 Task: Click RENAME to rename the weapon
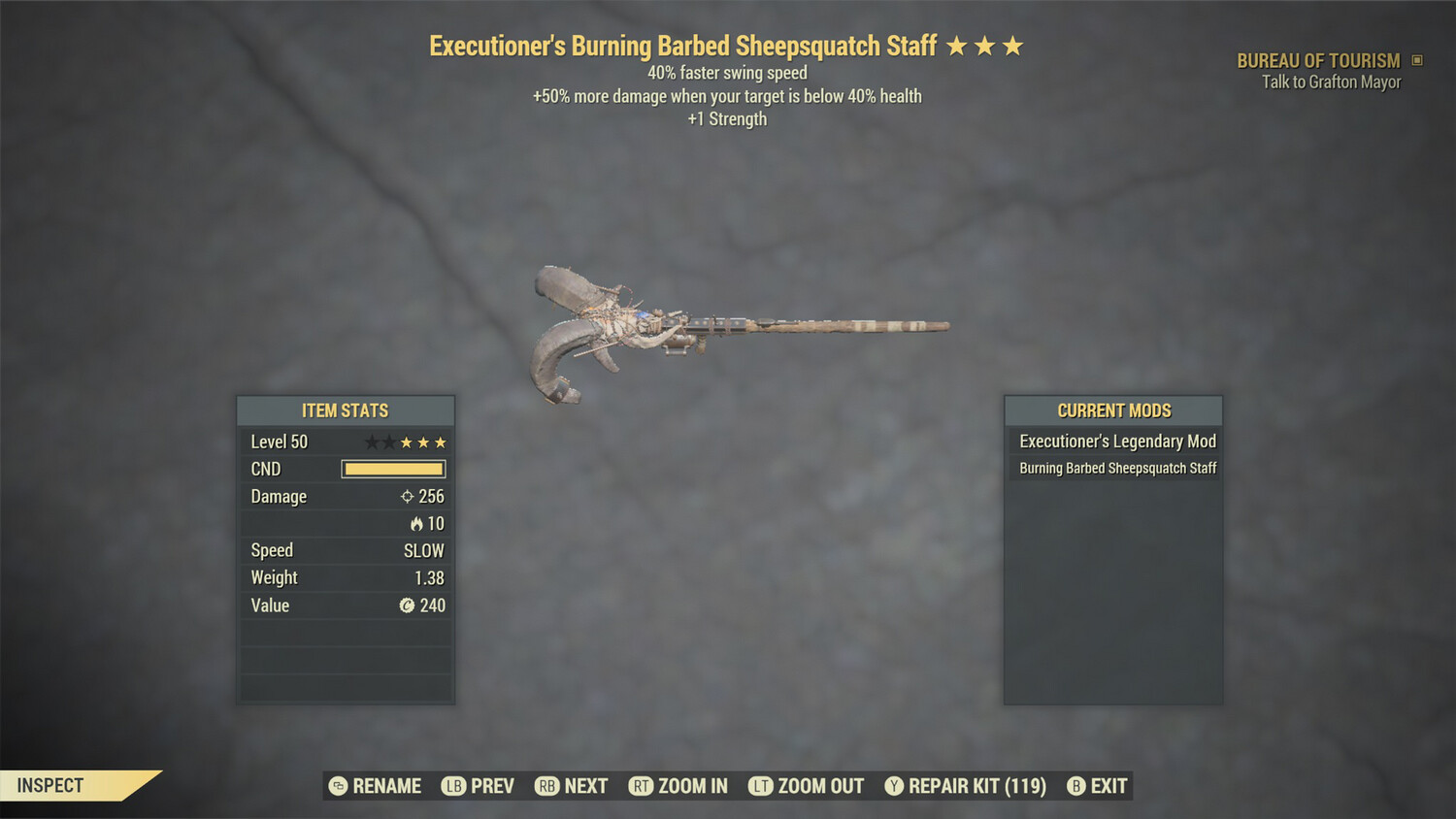(x=386, y=786)
